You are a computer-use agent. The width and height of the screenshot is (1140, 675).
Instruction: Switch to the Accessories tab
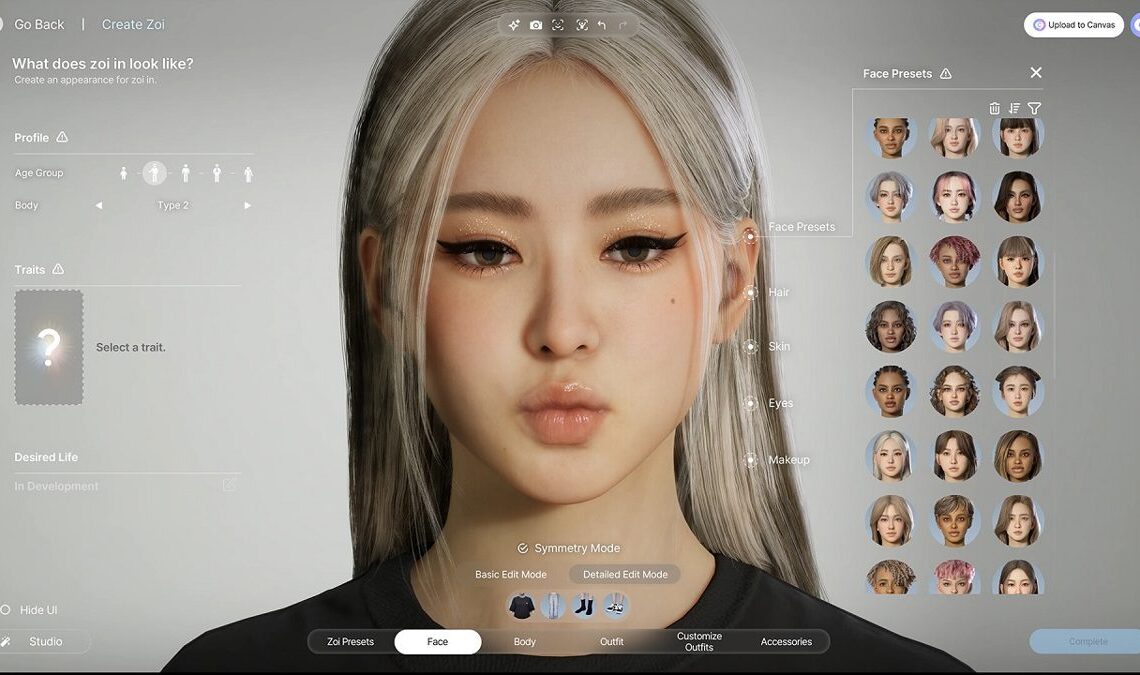pyautogui.click(x=786, y=642)
